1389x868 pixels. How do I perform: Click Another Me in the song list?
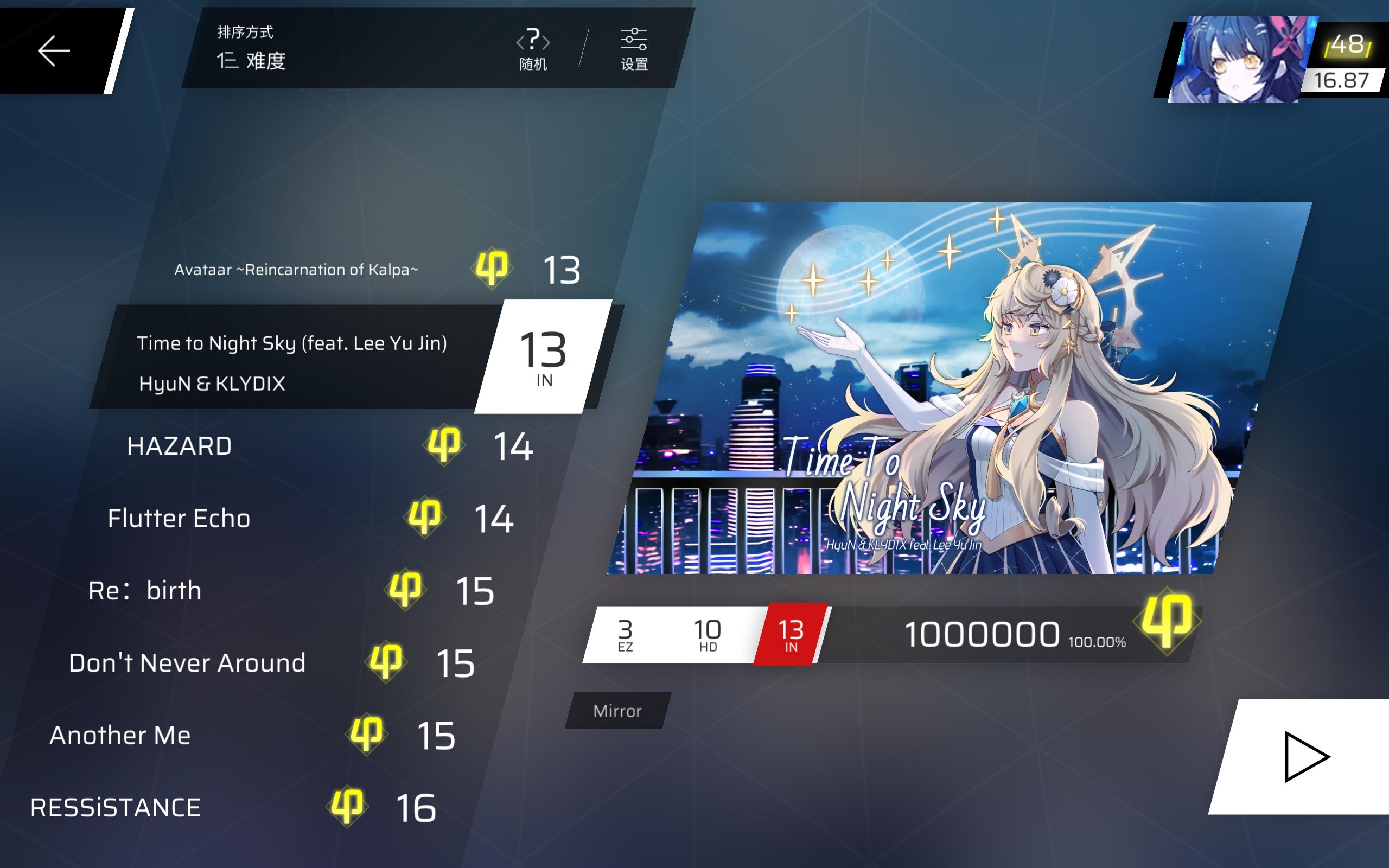119,736
